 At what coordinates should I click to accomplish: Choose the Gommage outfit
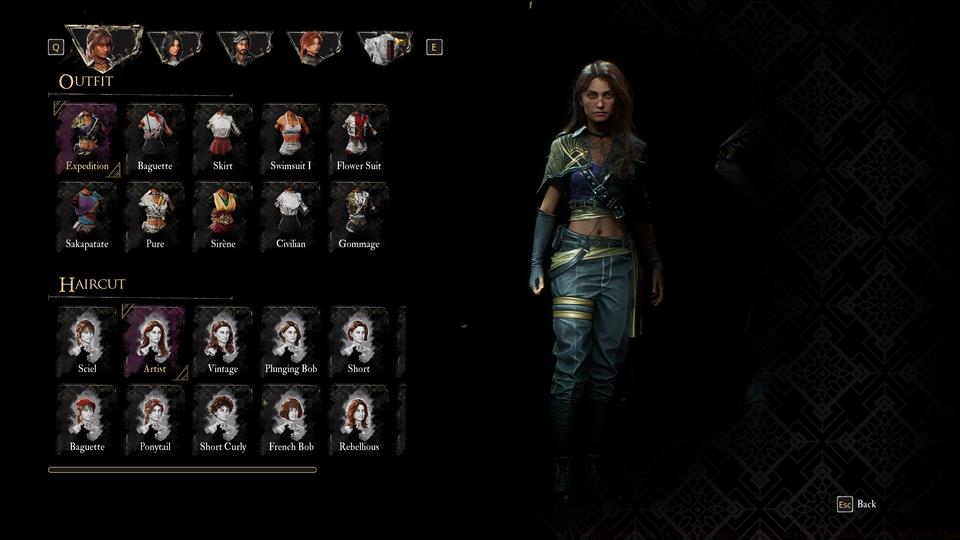pos(359,216)
